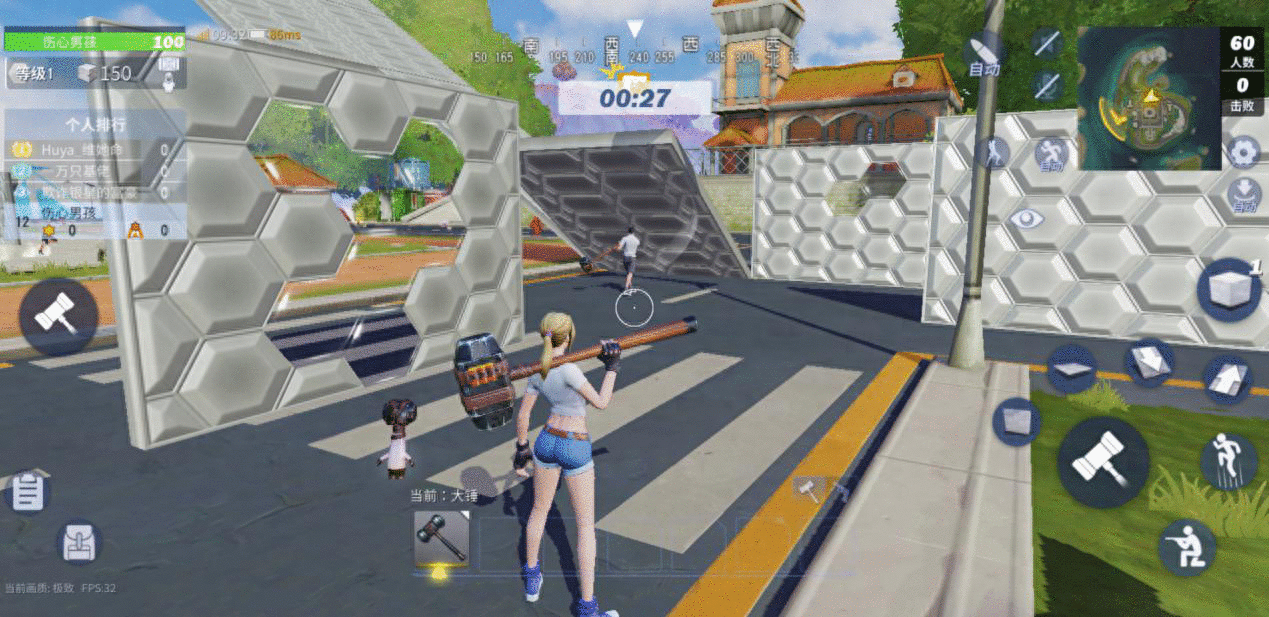The width and height of the screenshot is (1269, 617).
Task: Open the clipboard task list
Action: coord(28,492)
